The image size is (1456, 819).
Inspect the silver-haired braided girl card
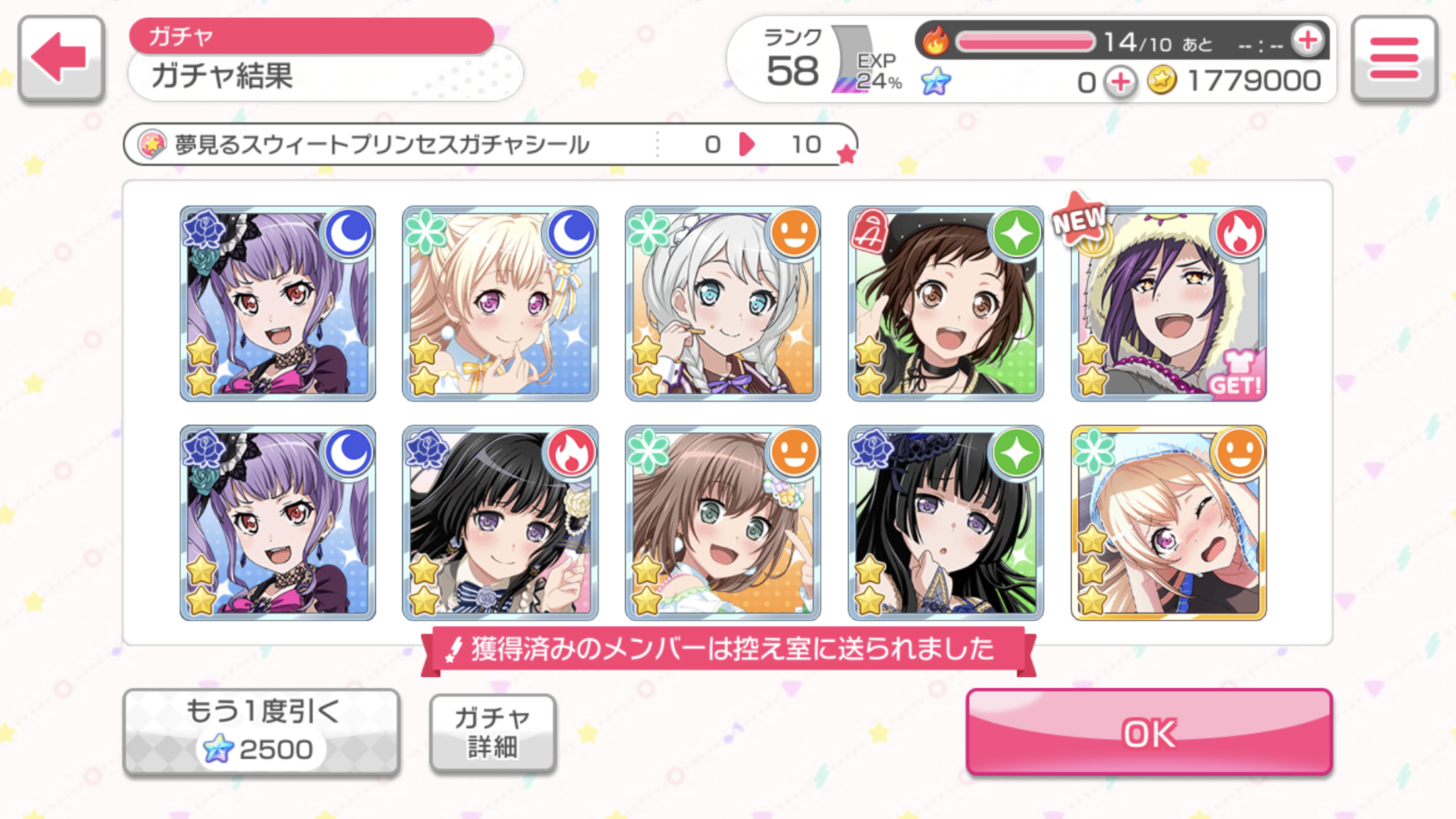pyautogui.click(x=723, y=303)
